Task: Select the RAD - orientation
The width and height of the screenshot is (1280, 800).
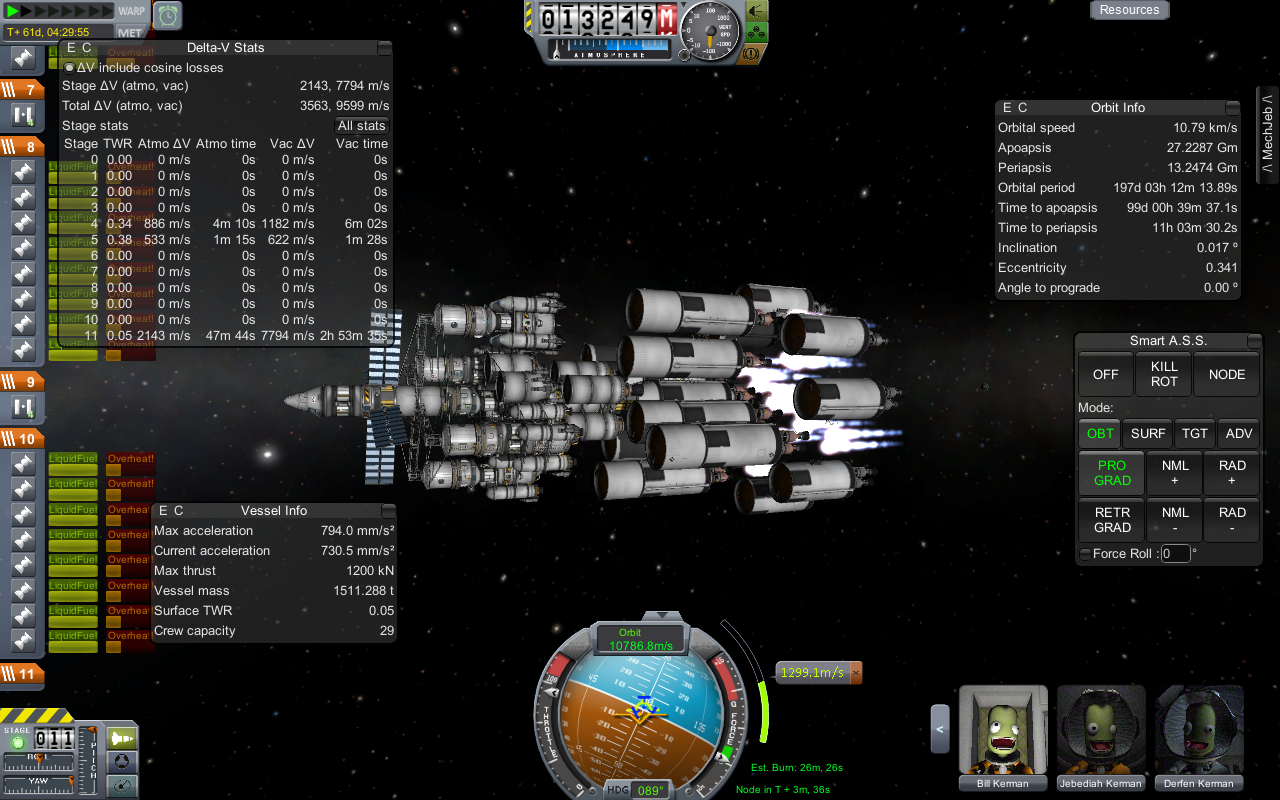Action: click(1232, 520)
